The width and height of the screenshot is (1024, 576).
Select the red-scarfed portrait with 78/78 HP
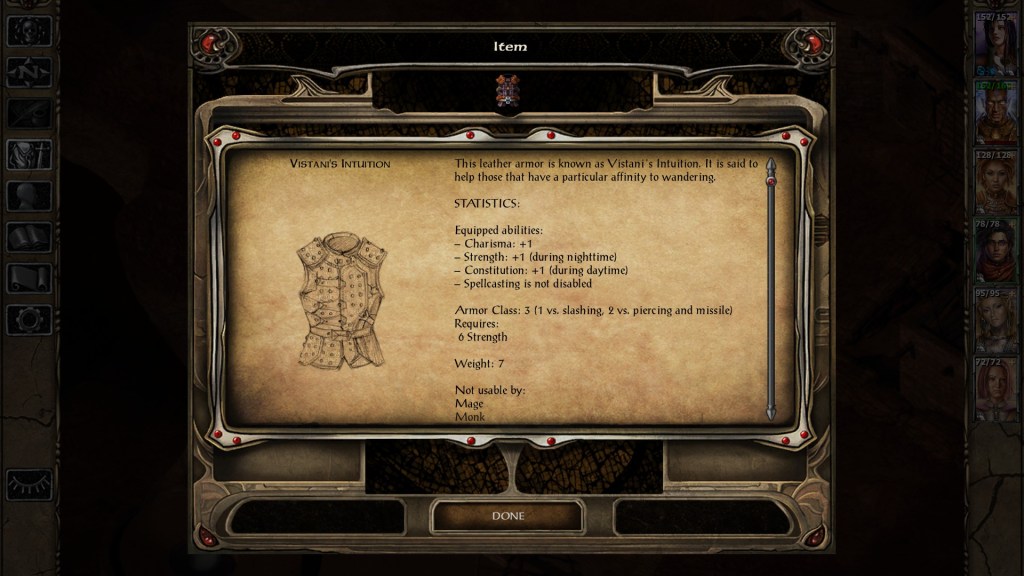995,251
